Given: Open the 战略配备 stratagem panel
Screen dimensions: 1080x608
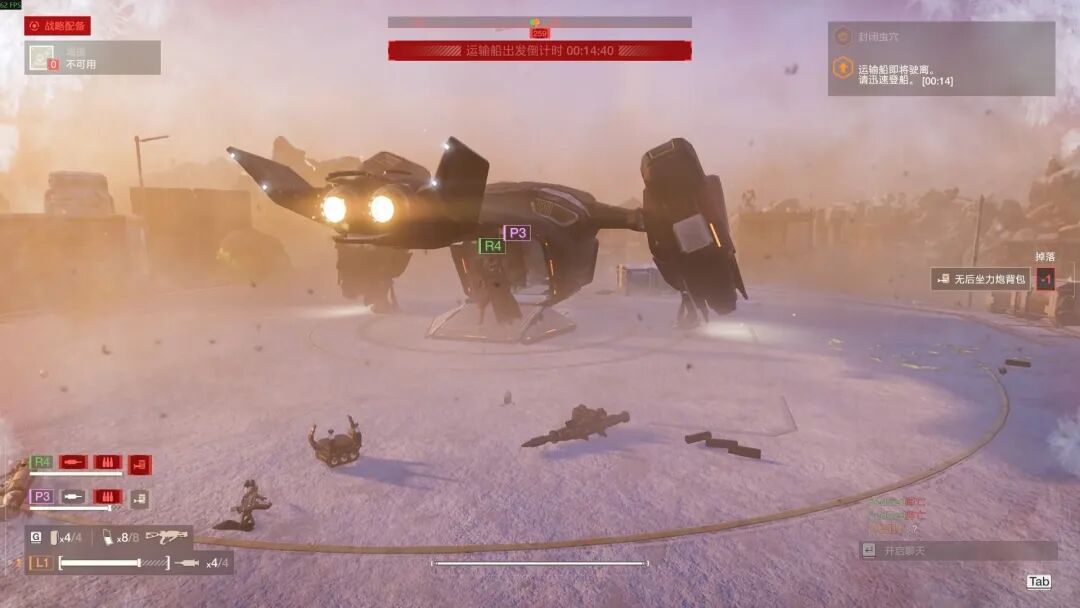Looking at the screenshot, I should coord(58,26).
